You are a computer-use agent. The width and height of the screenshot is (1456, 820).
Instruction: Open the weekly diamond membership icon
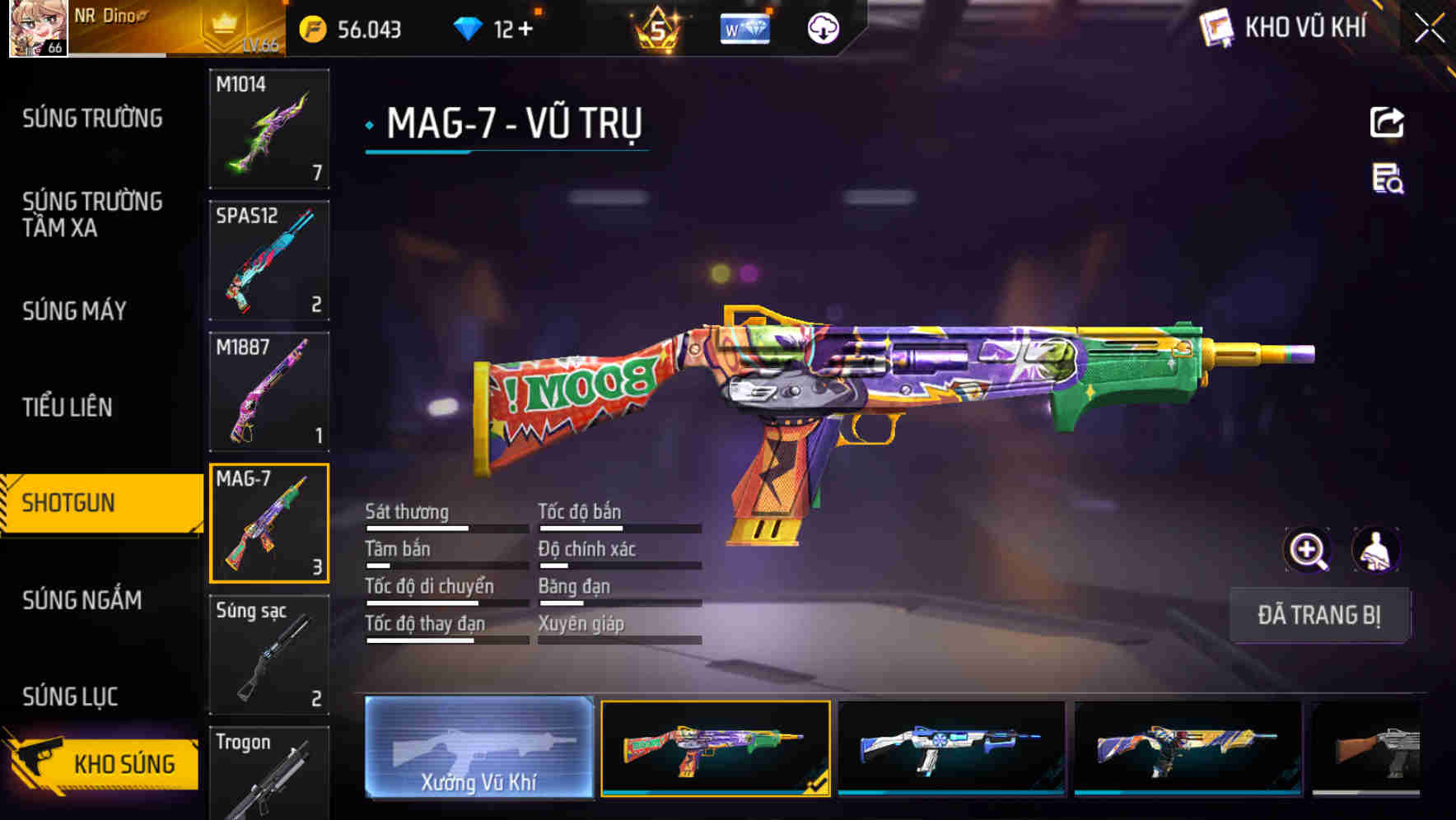pyautogui.click(x=744, y=27)
